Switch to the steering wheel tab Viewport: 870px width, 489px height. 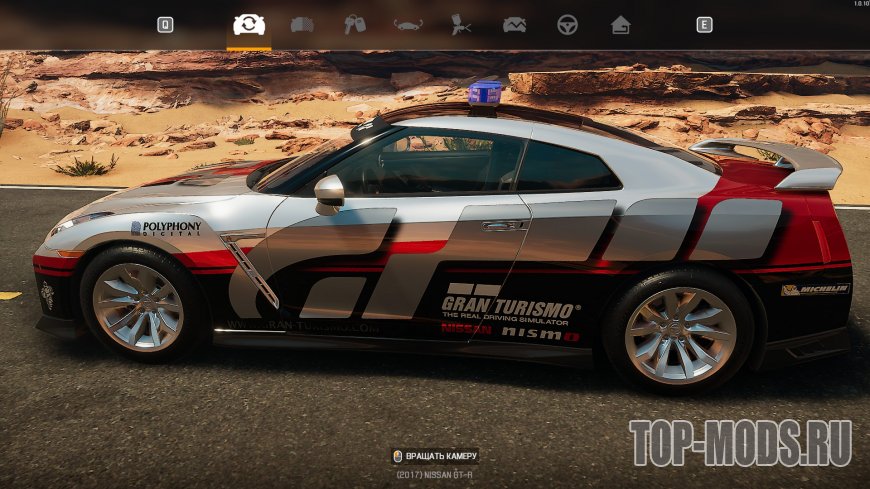(567, 25)
